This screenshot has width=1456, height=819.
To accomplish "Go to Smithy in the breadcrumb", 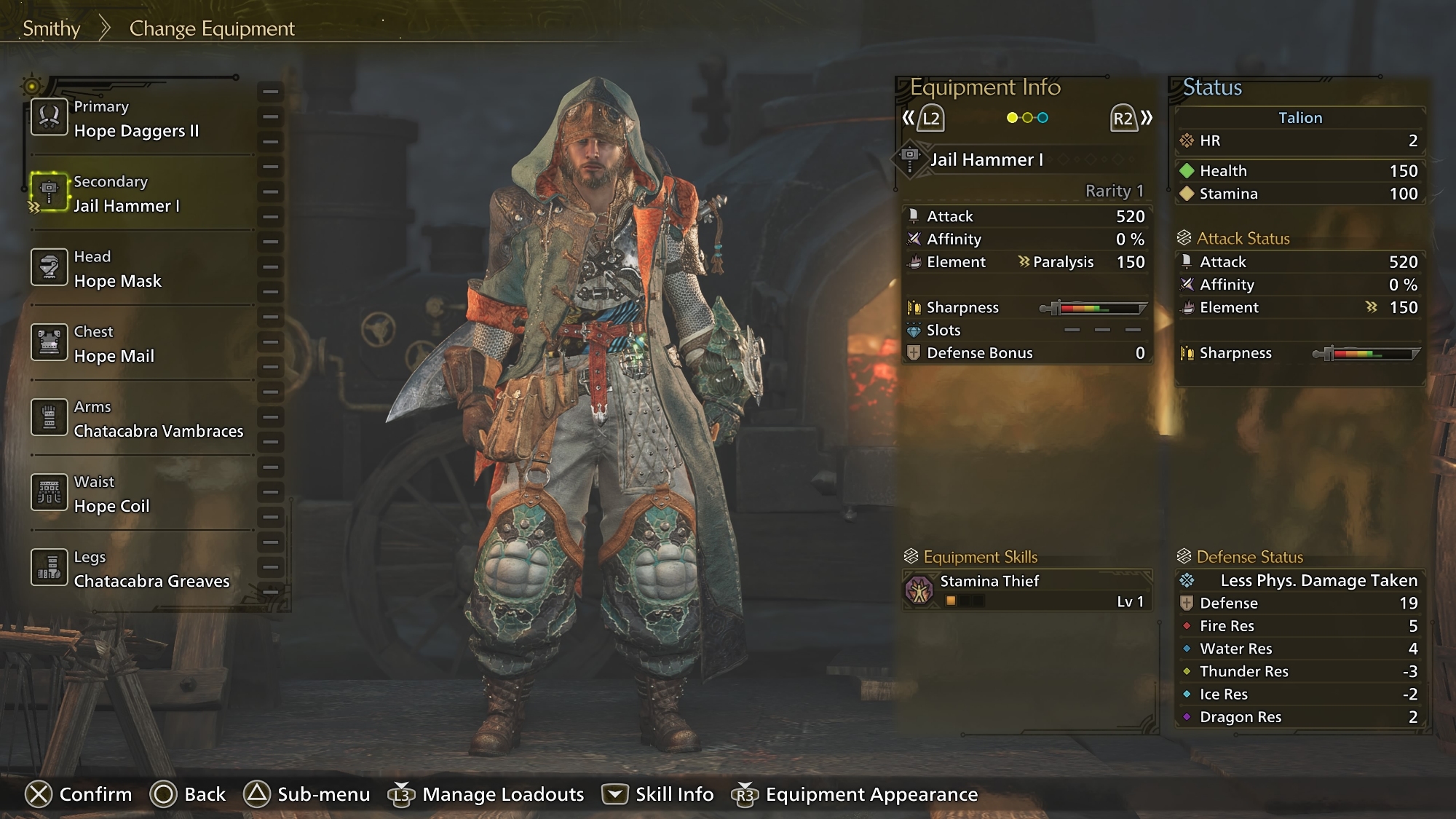I will (51, 28).
